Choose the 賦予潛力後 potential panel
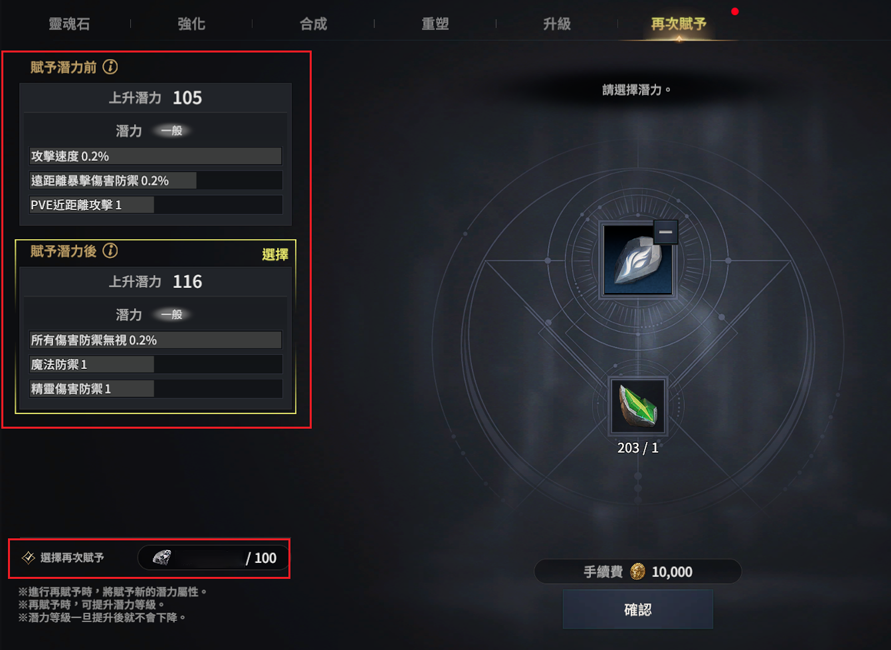 click(x=155, y=330)
